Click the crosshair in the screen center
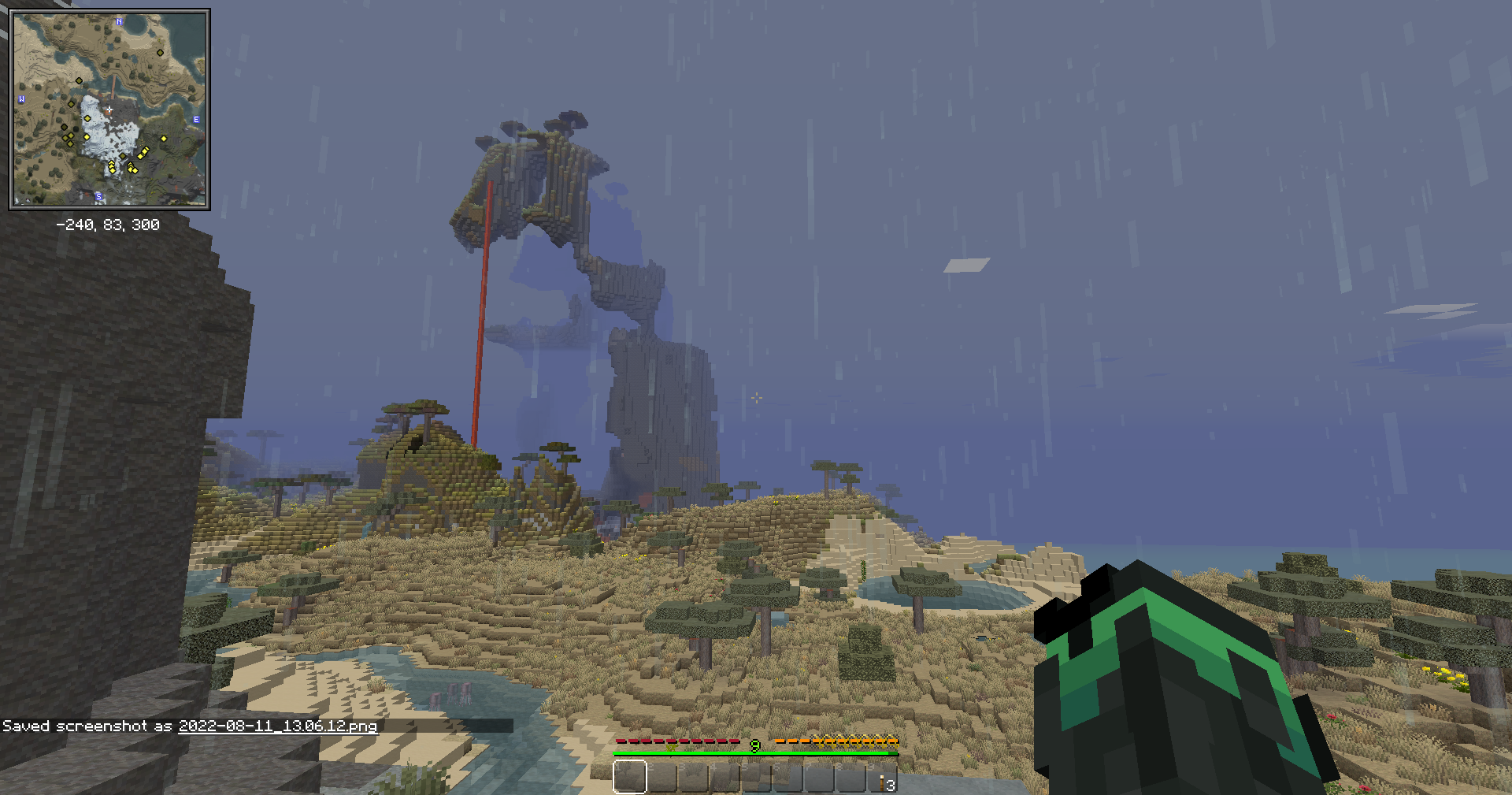Viewport: 1512px width, 795px height. tap(756, 398)
